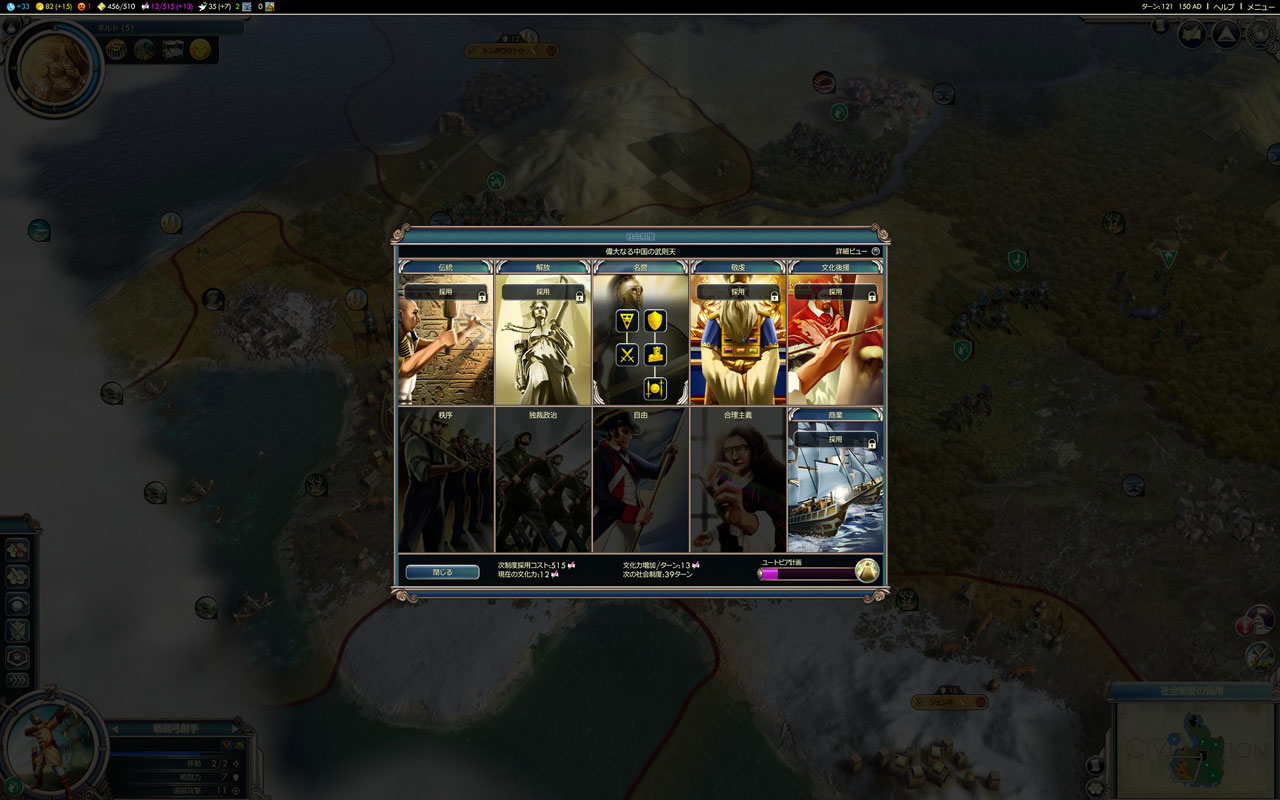Open the 合理主義 (Rationalism) policy panel

(737, 480)
